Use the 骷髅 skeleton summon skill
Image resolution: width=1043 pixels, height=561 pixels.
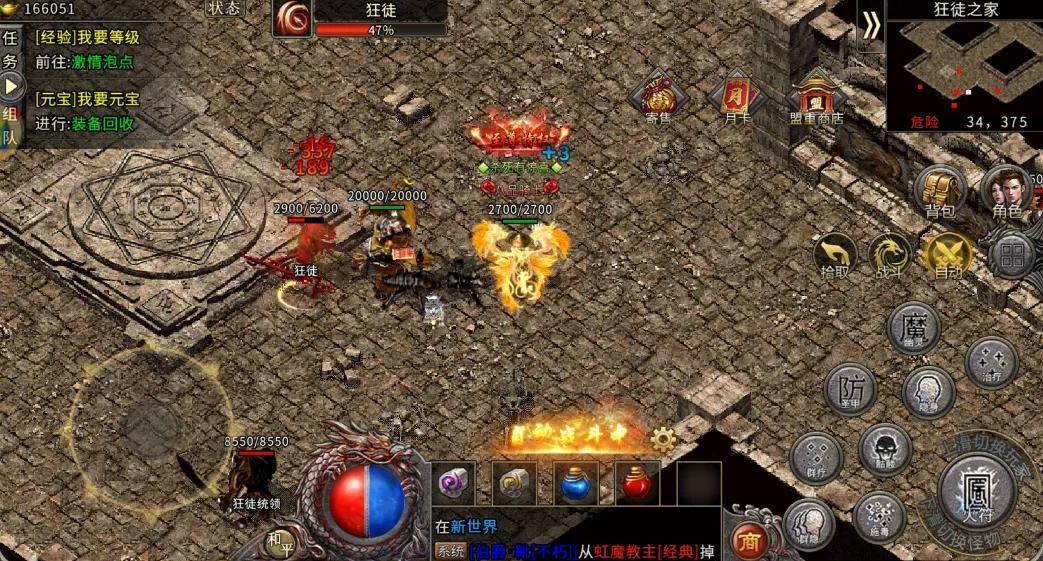(884, 449)
